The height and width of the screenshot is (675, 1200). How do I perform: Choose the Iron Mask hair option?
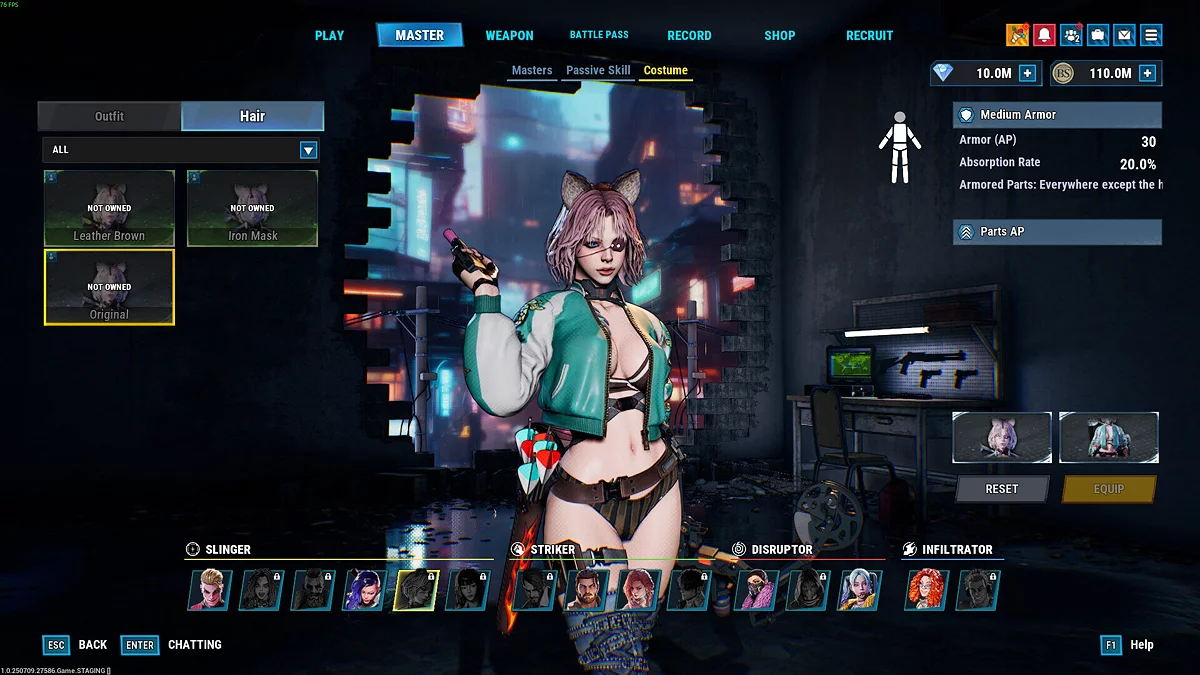pyautogui.click(x=252, y=208)
